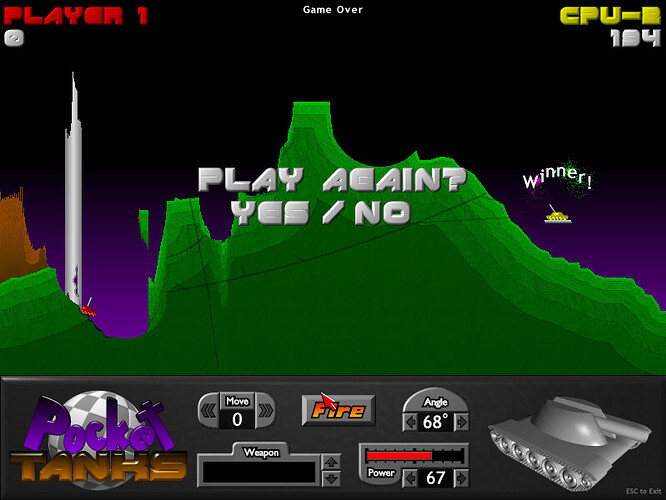Decrease the angle with the left arrow
The height and width of the screenshot is (500, 666).
[410, 421]
